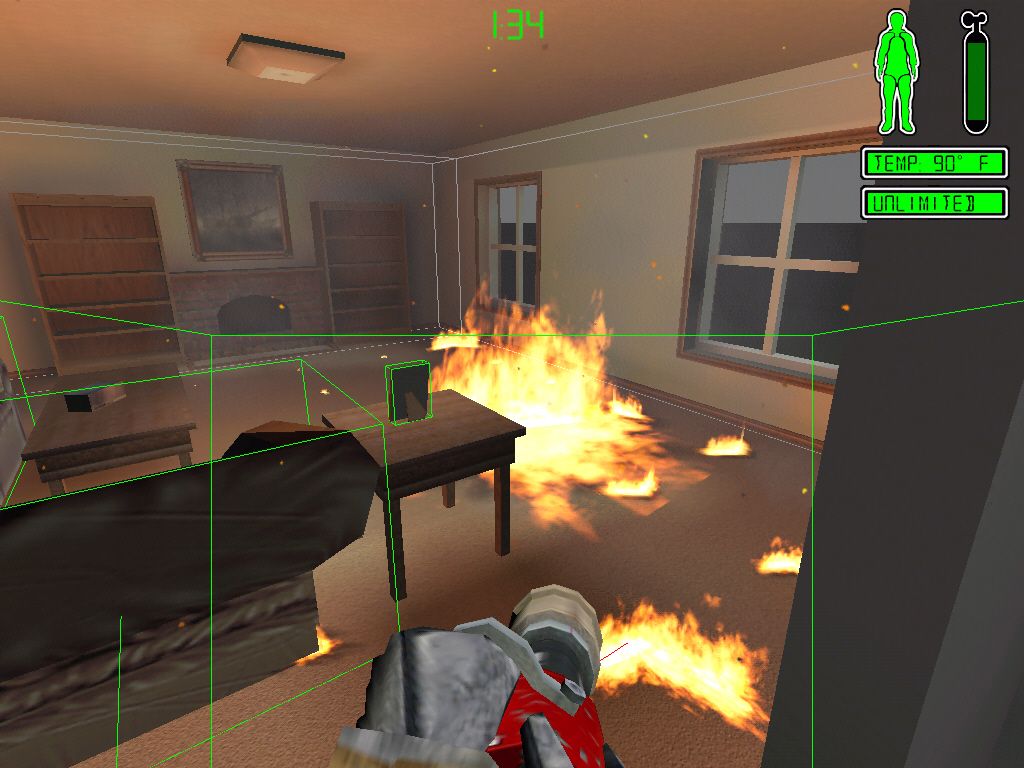
Task: Select the air tank gauge icon
Action: [975, 75]
